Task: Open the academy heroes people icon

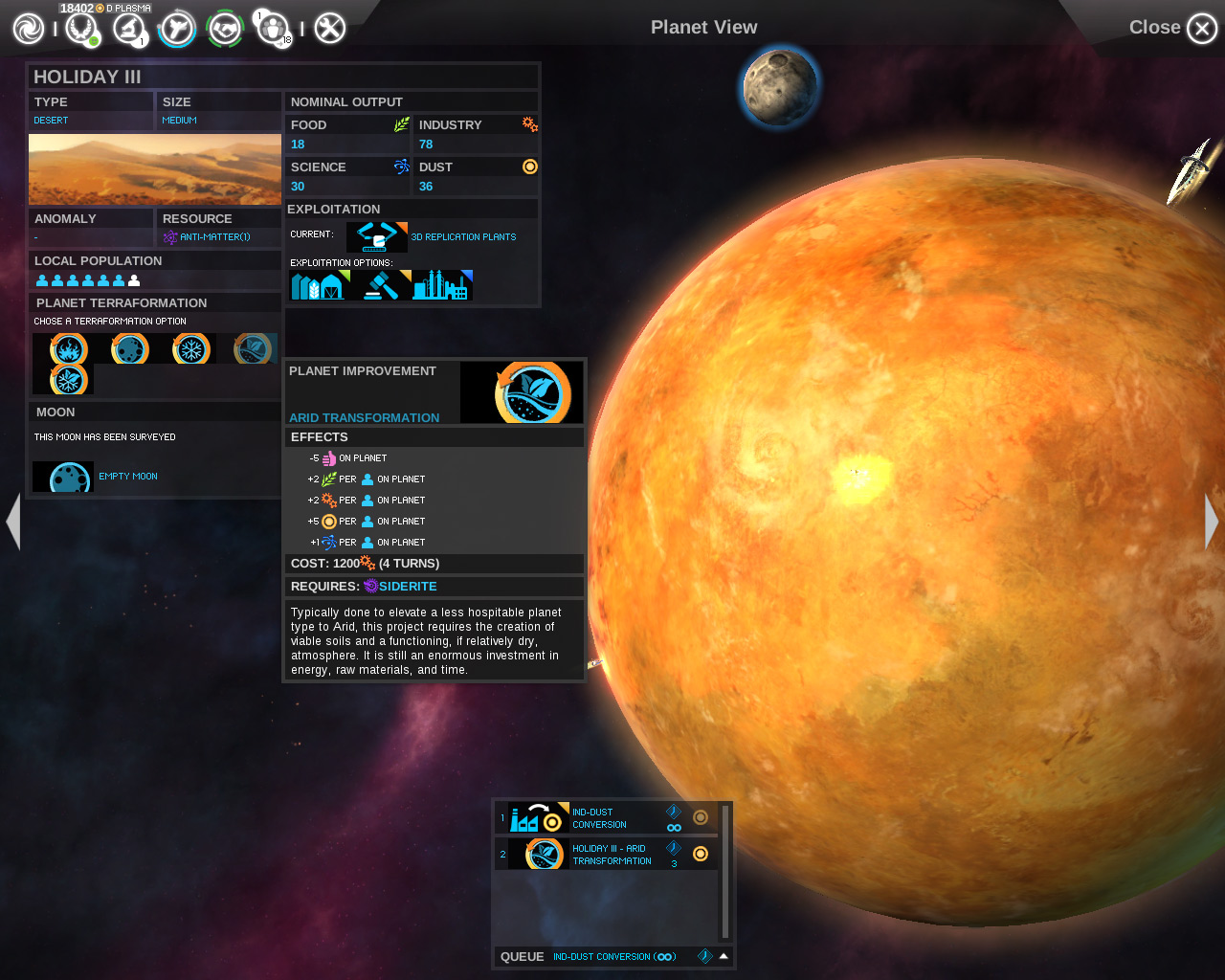Action: pos(274,29)
